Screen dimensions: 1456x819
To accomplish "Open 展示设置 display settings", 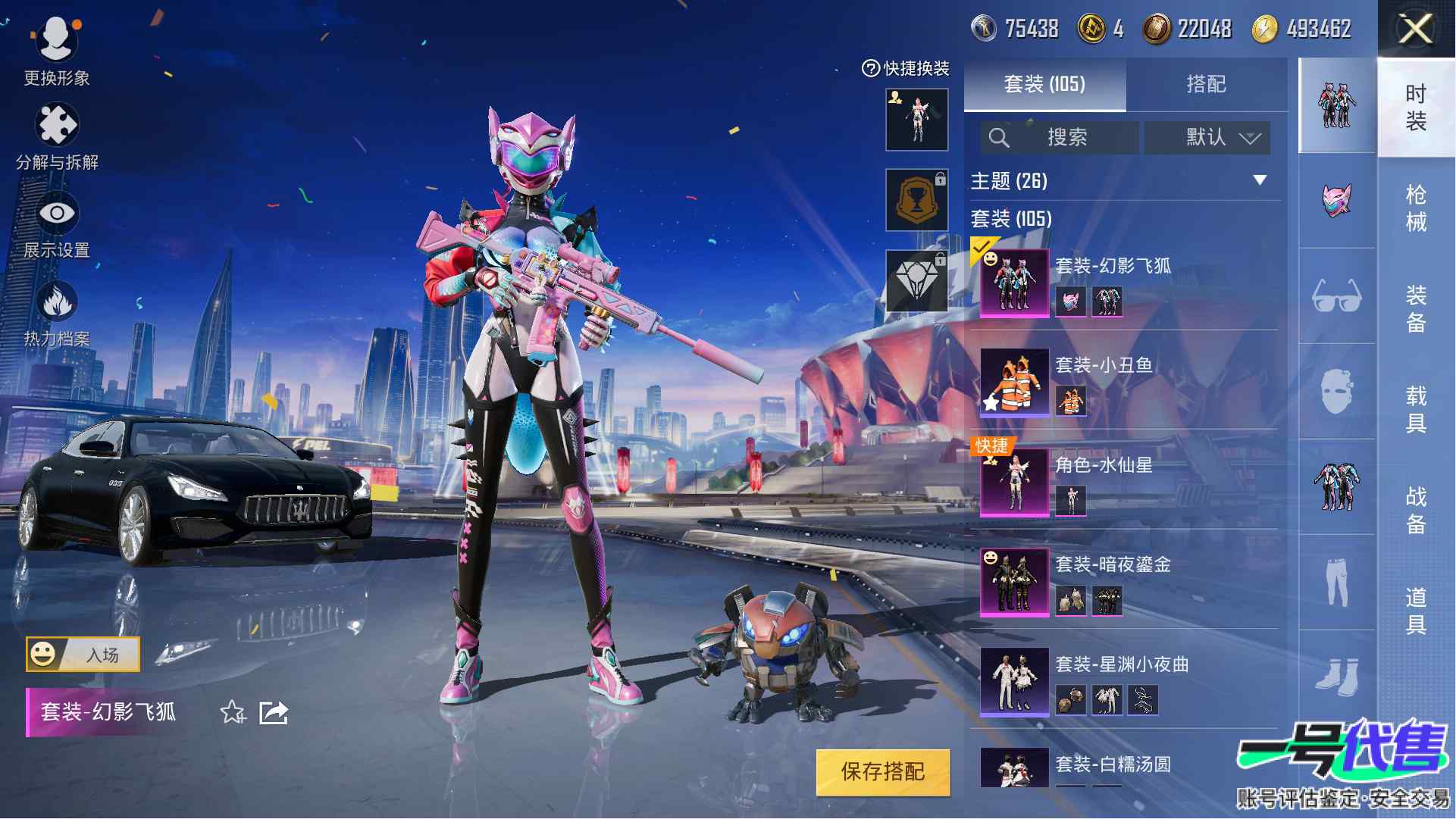I will [57, 224].
